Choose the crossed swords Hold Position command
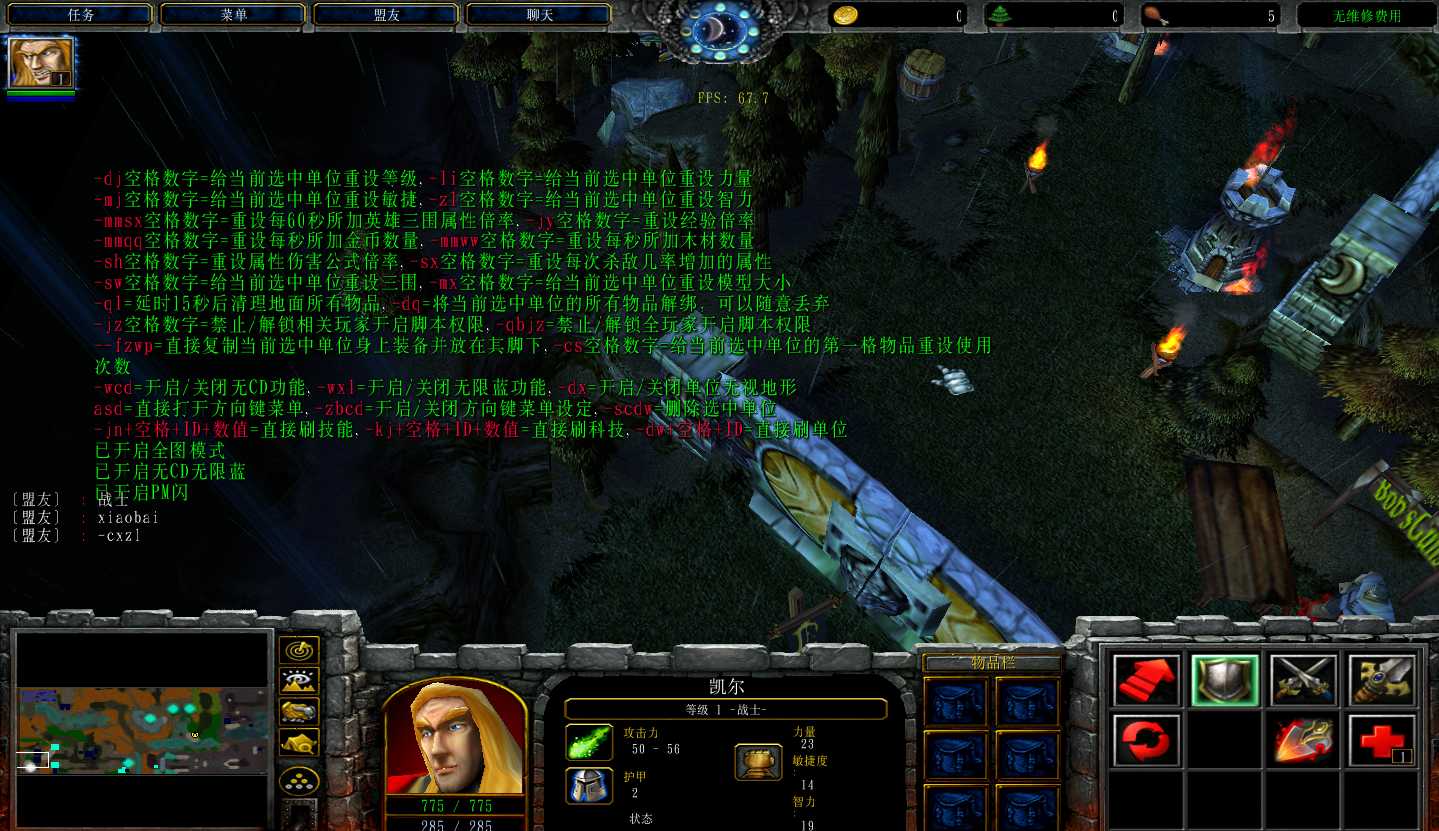1439x831 pixels. click(1303, 681)
